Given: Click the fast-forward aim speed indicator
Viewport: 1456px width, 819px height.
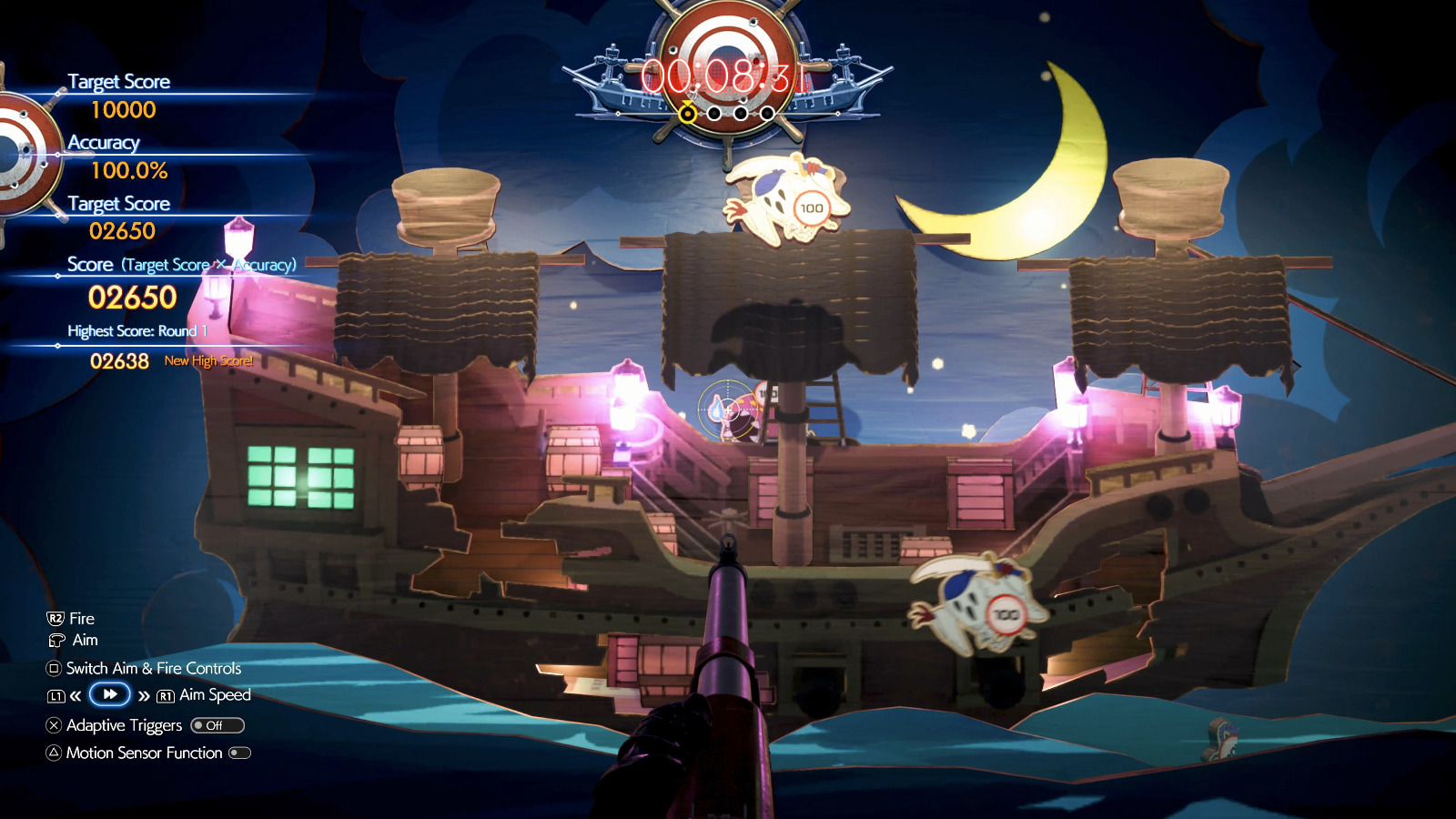Looking at the screenshot, I should pos(110,694).
